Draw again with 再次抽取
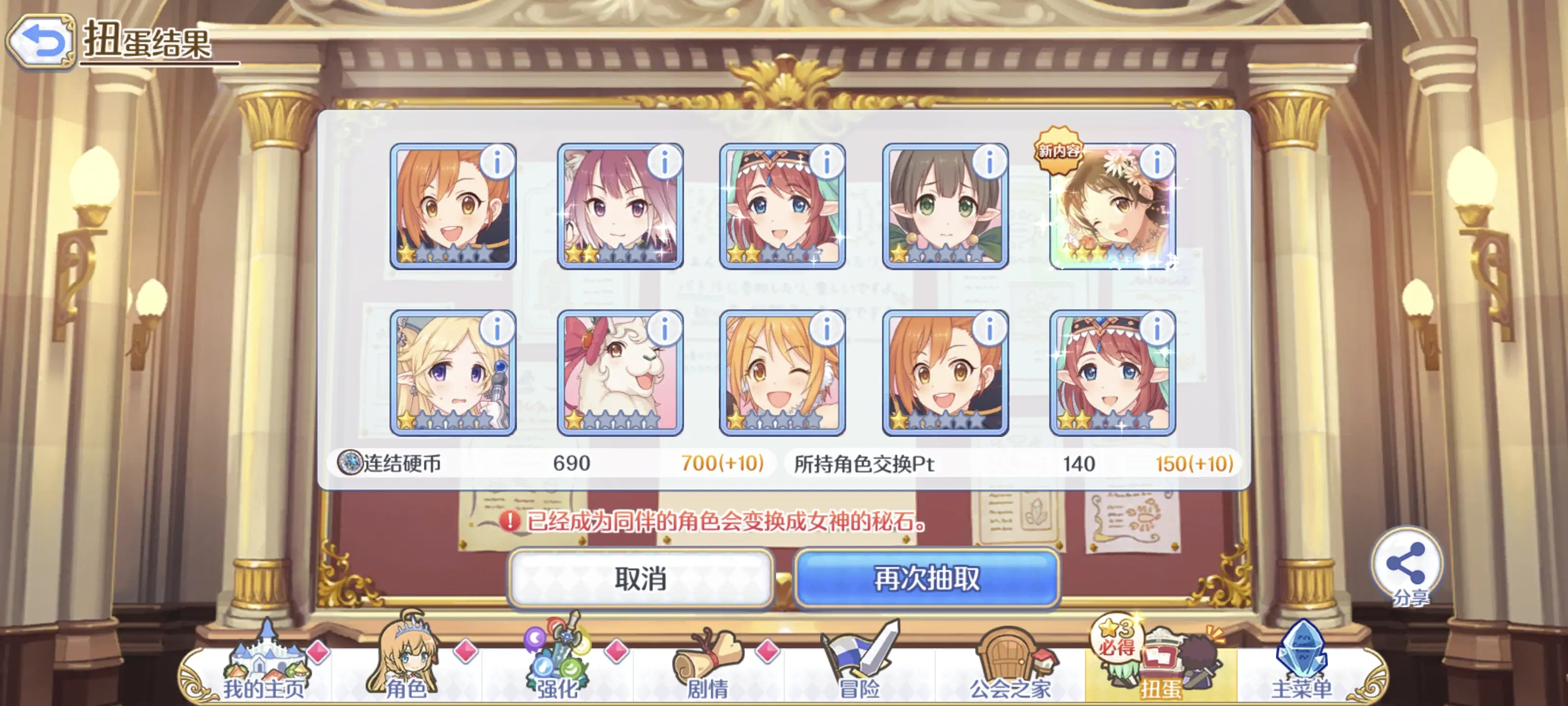Viewport: 1568px width, 706px height. click(927, 578)
